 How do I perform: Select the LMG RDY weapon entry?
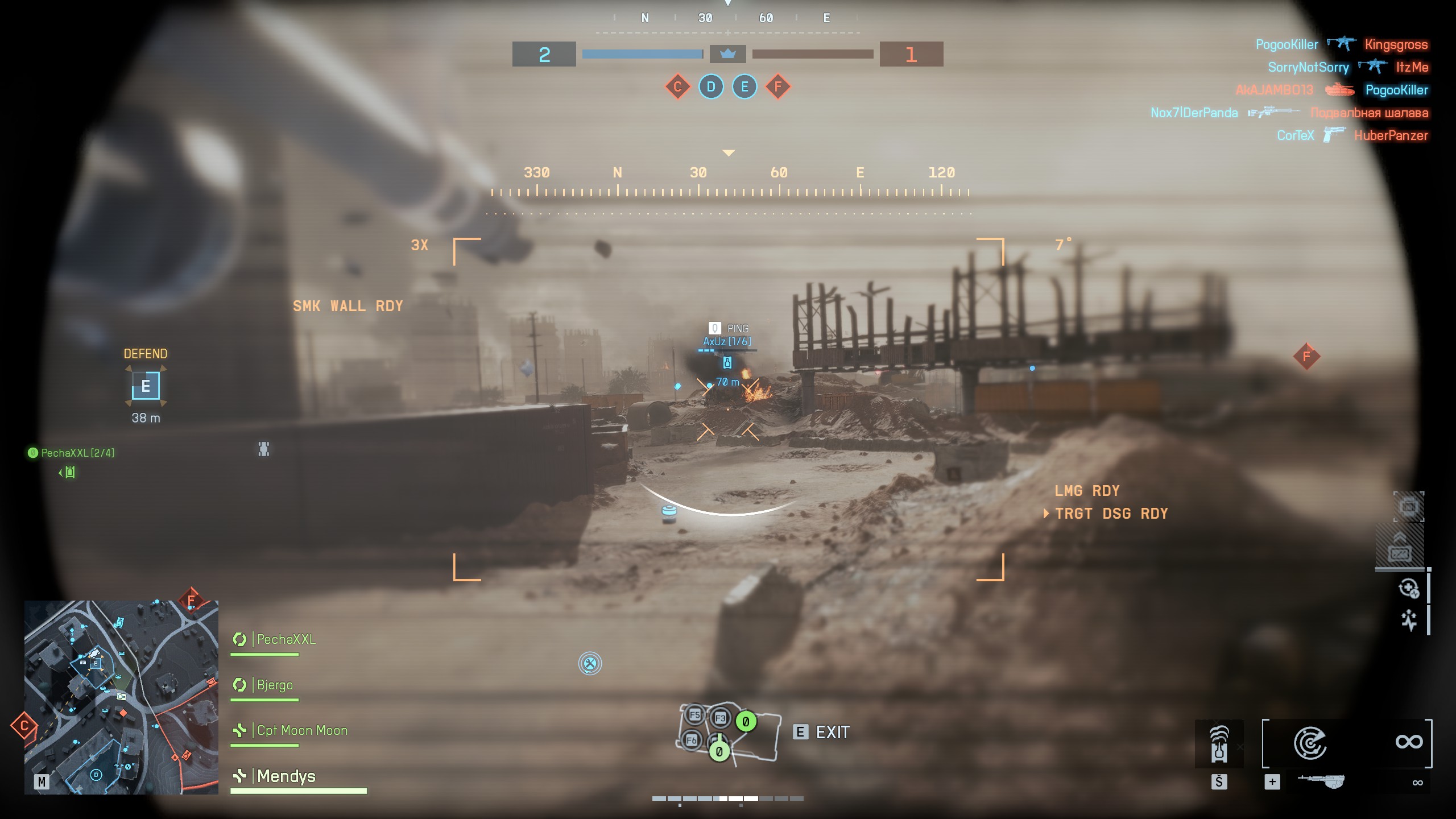(x=1086, y=491)
